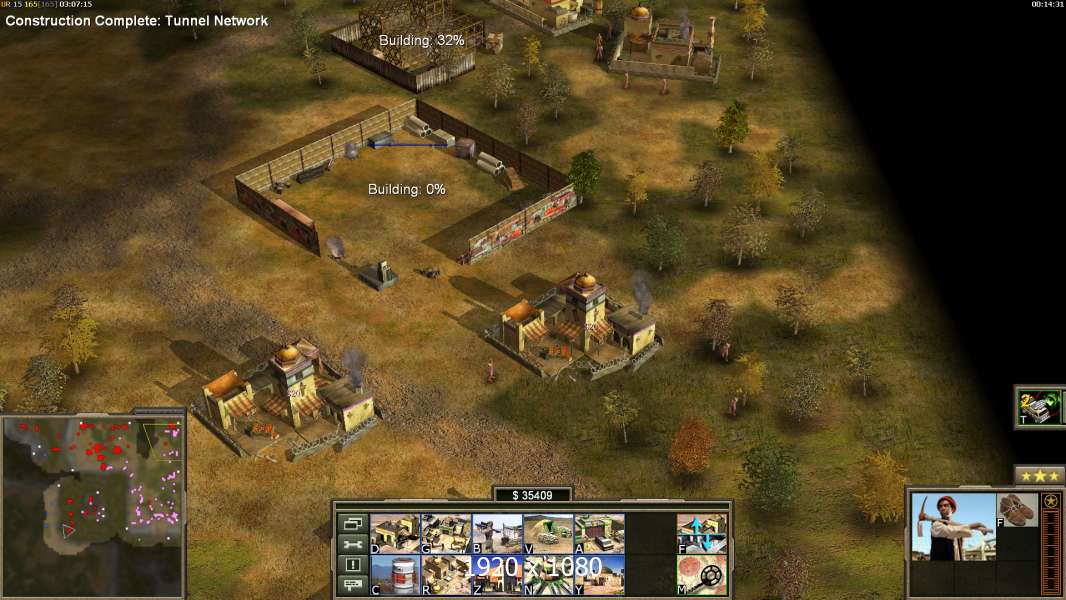This screenshot has width=1066, height=600.
Task: Toggle the blue arrows building-swap command (F)
Action: [702, 534]
